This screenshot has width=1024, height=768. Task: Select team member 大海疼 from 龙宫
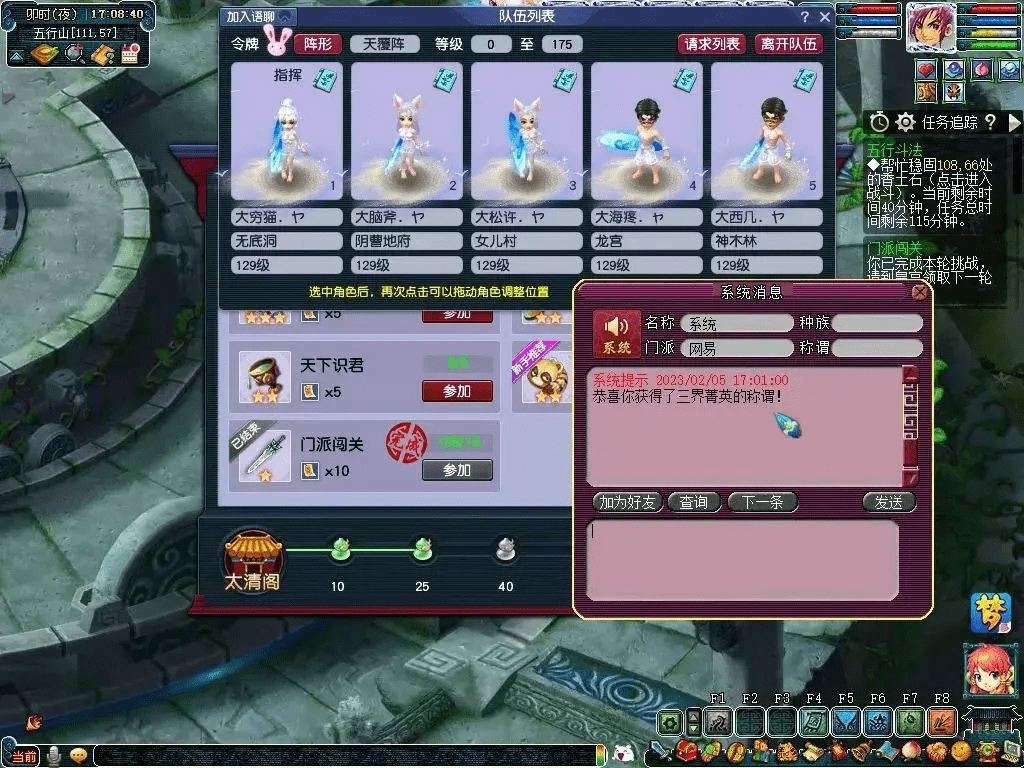coord(647,132)
